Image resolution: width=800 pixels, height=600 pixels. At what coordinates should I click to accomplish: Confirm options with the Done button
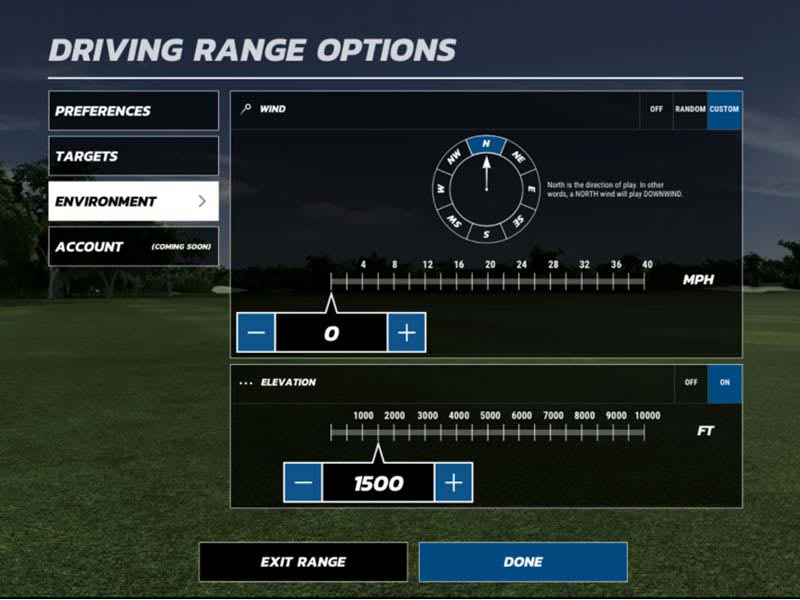coord(523,562)
